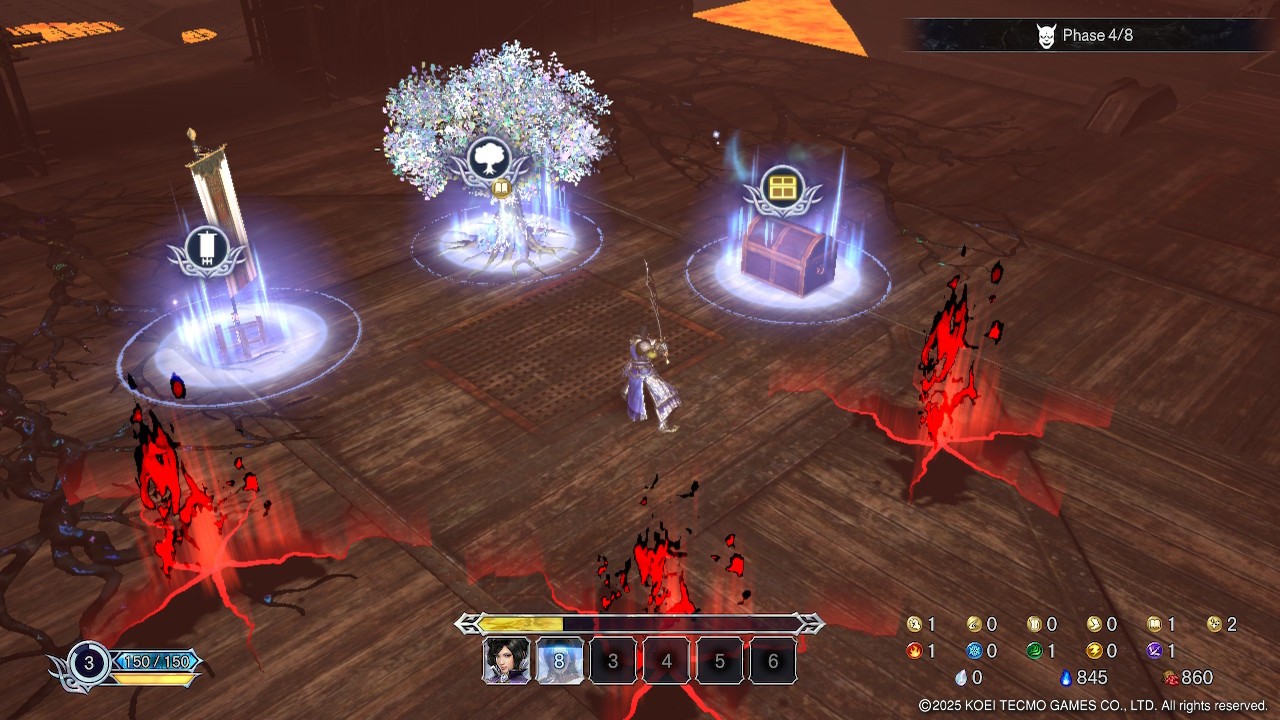Select the empty slot numbered 3
This screenshot has height=720, width=1280.
613,661
